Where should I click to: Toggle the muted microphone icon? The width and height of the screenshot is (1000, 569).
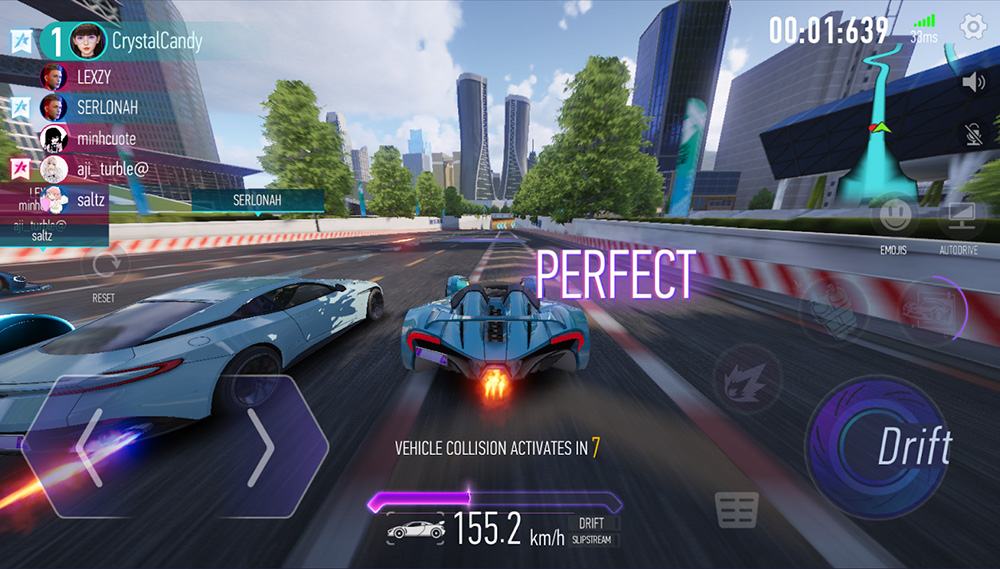tap(973, 136)
